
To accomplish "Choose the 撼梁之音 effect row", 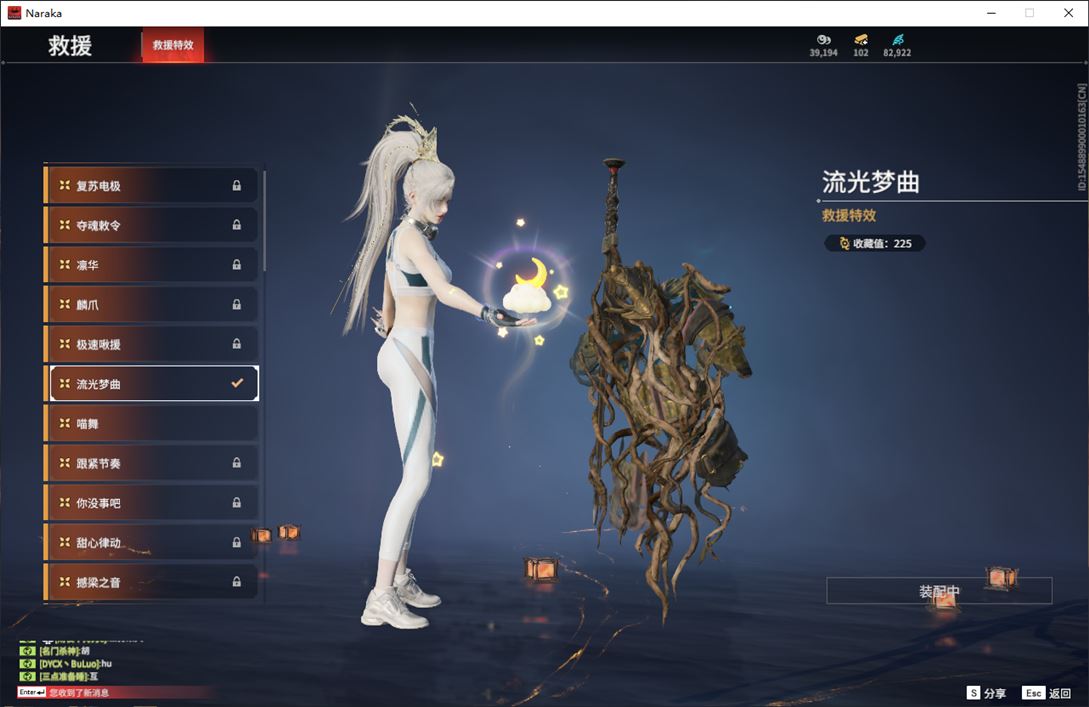I will (152, 582).
